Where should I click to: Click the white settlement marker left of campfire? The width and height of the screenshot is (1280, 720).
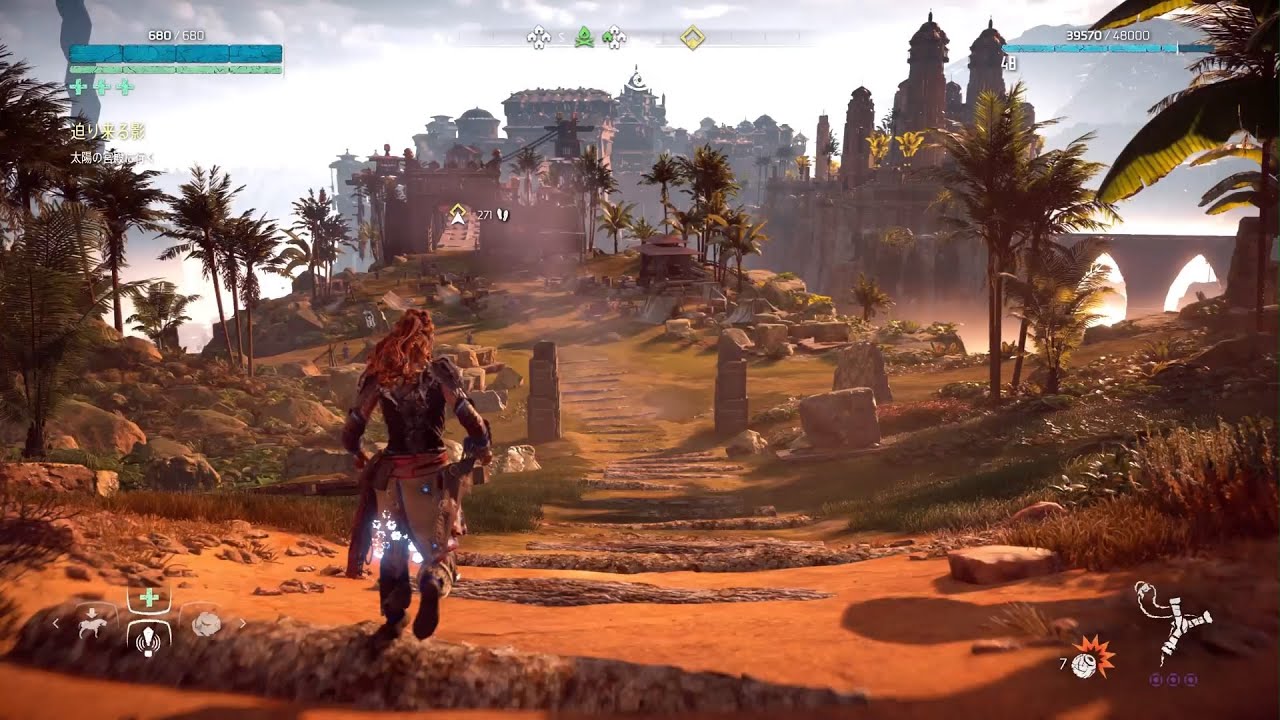pyautogui.click(x=539, y=38)
